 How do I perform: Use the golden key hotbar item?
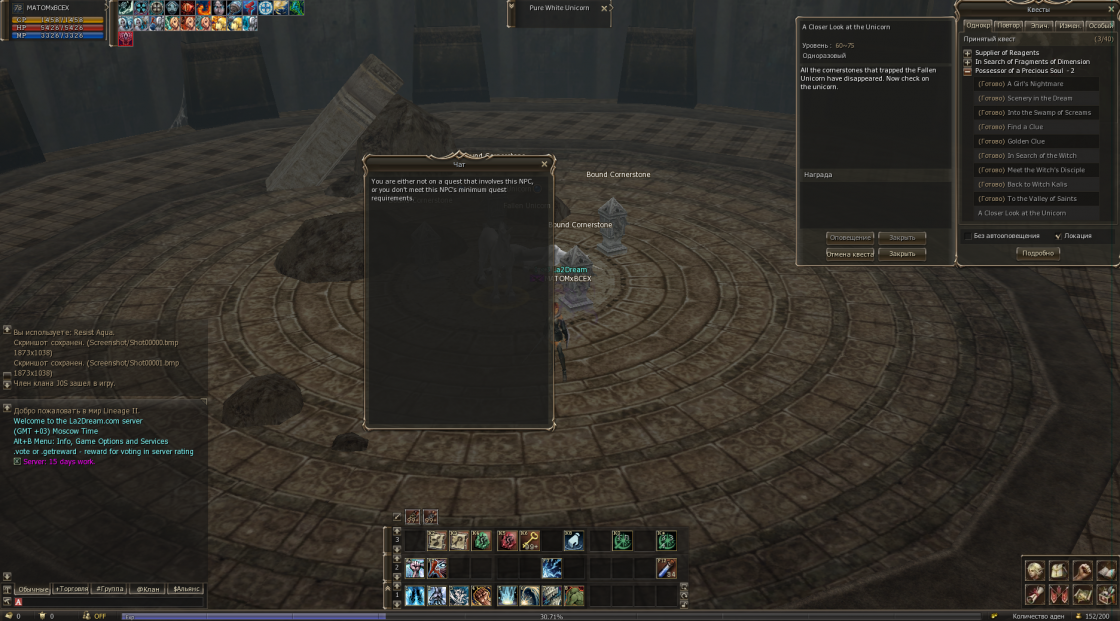(x=530, y=541)
